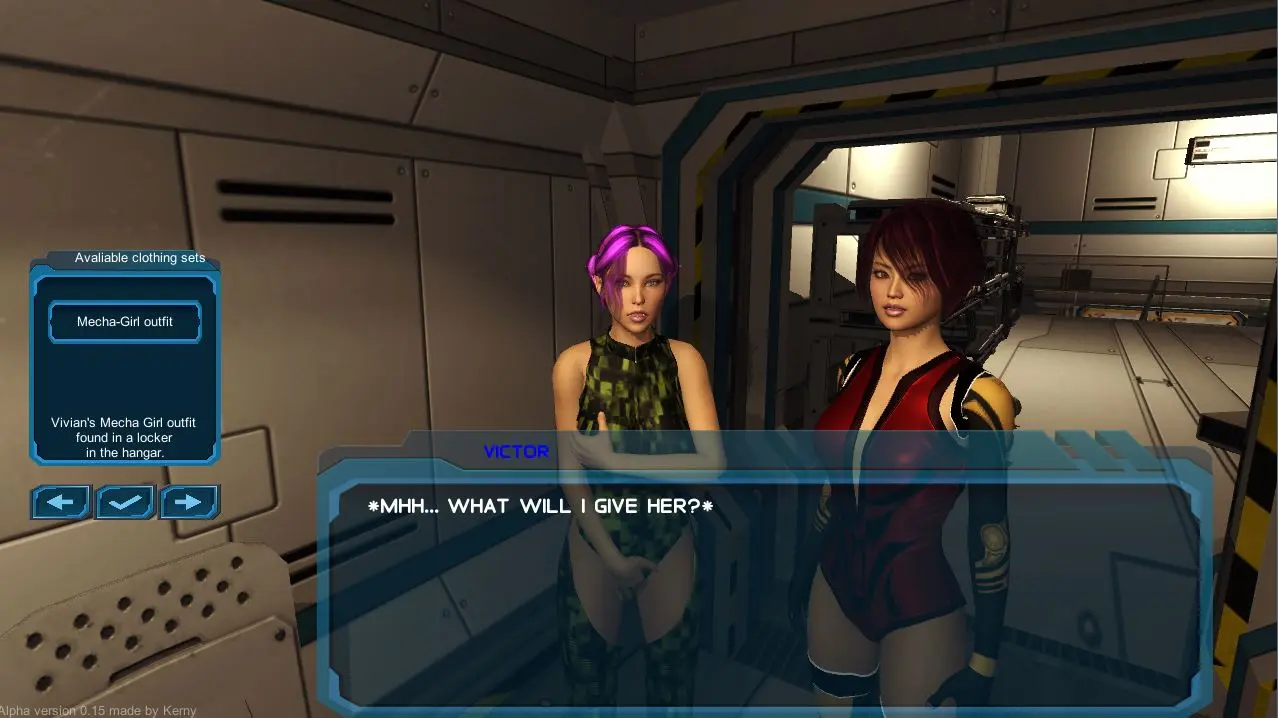Confirm the outfit with the checkmark button
Image resolution: width=1278 pixels, height=718 pixels.
pyautogui.click(x=125, y=502)
